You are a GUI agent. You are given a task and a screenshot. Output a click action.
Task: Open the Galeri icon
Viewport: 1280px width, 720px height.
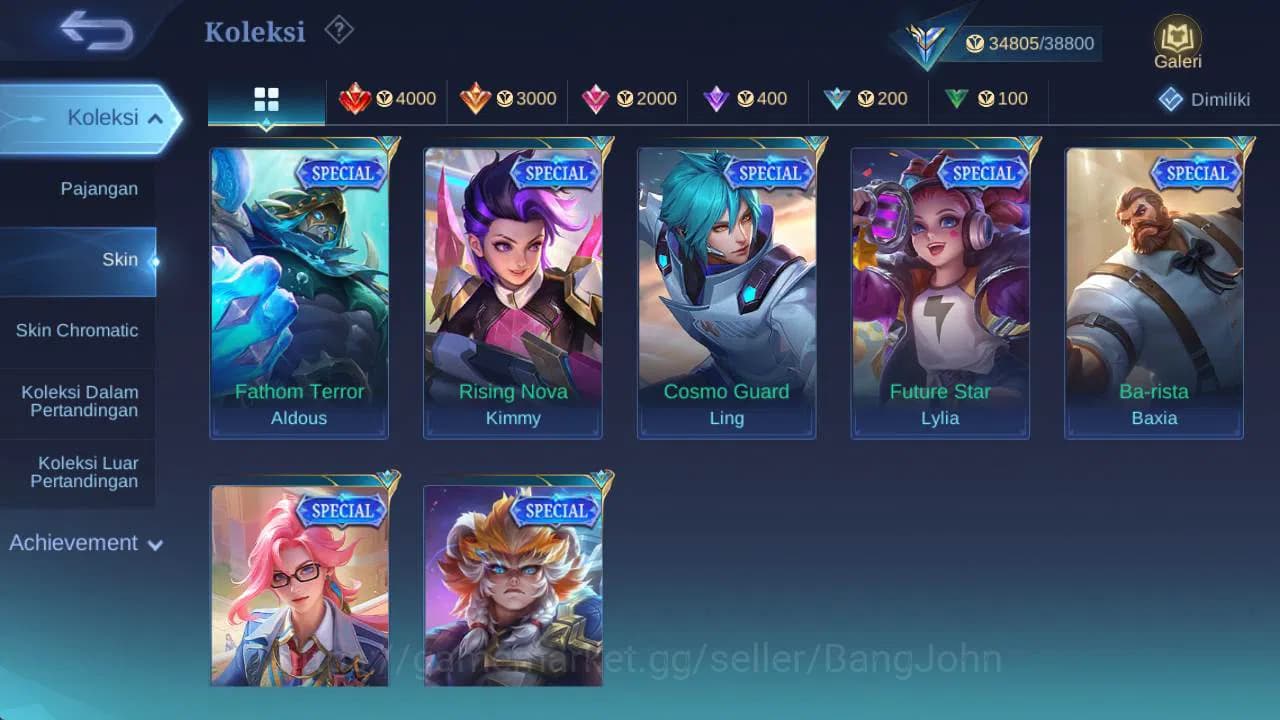(1176, 42)
